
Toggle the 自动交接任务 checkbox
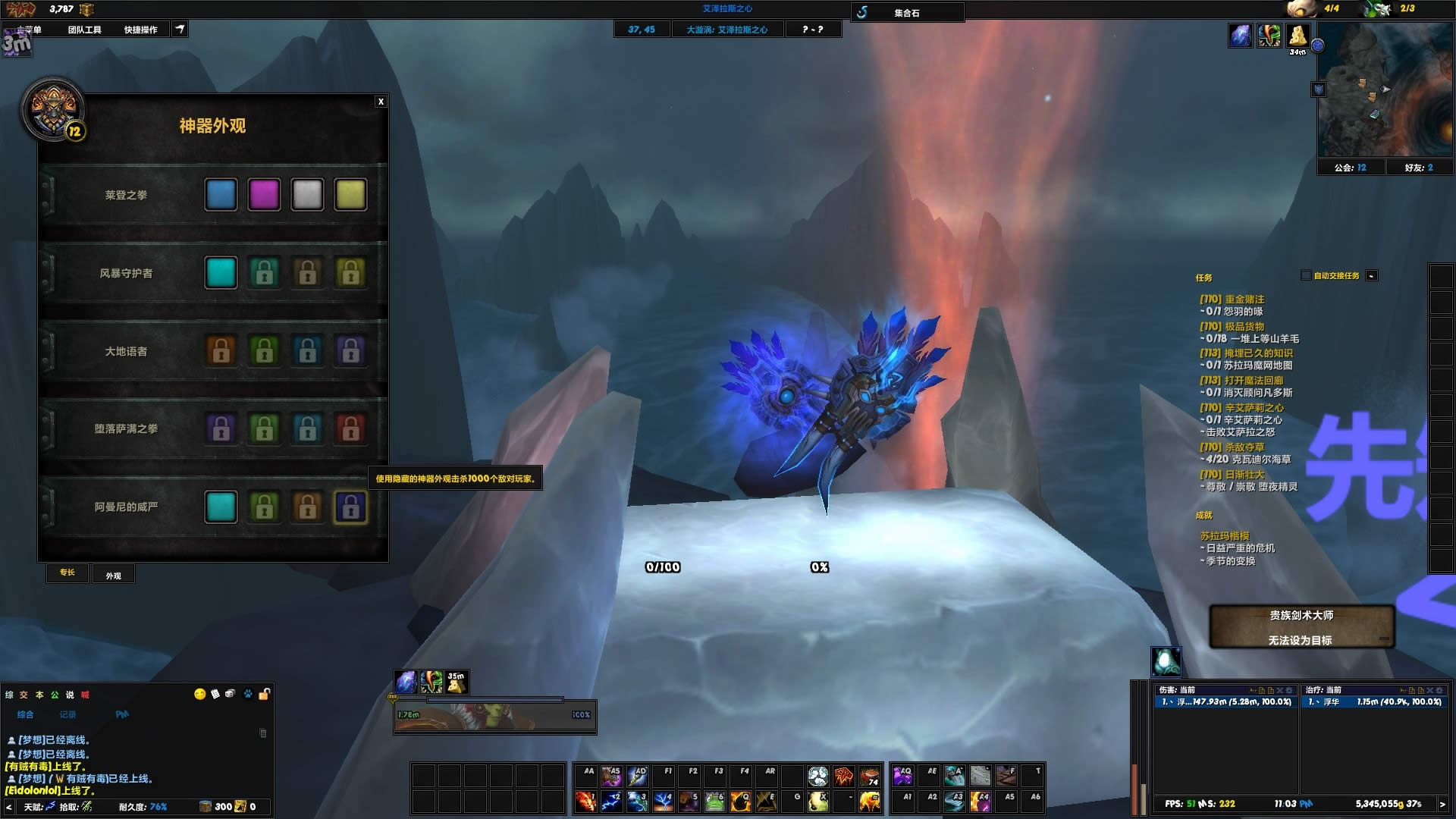point(1306,275)
